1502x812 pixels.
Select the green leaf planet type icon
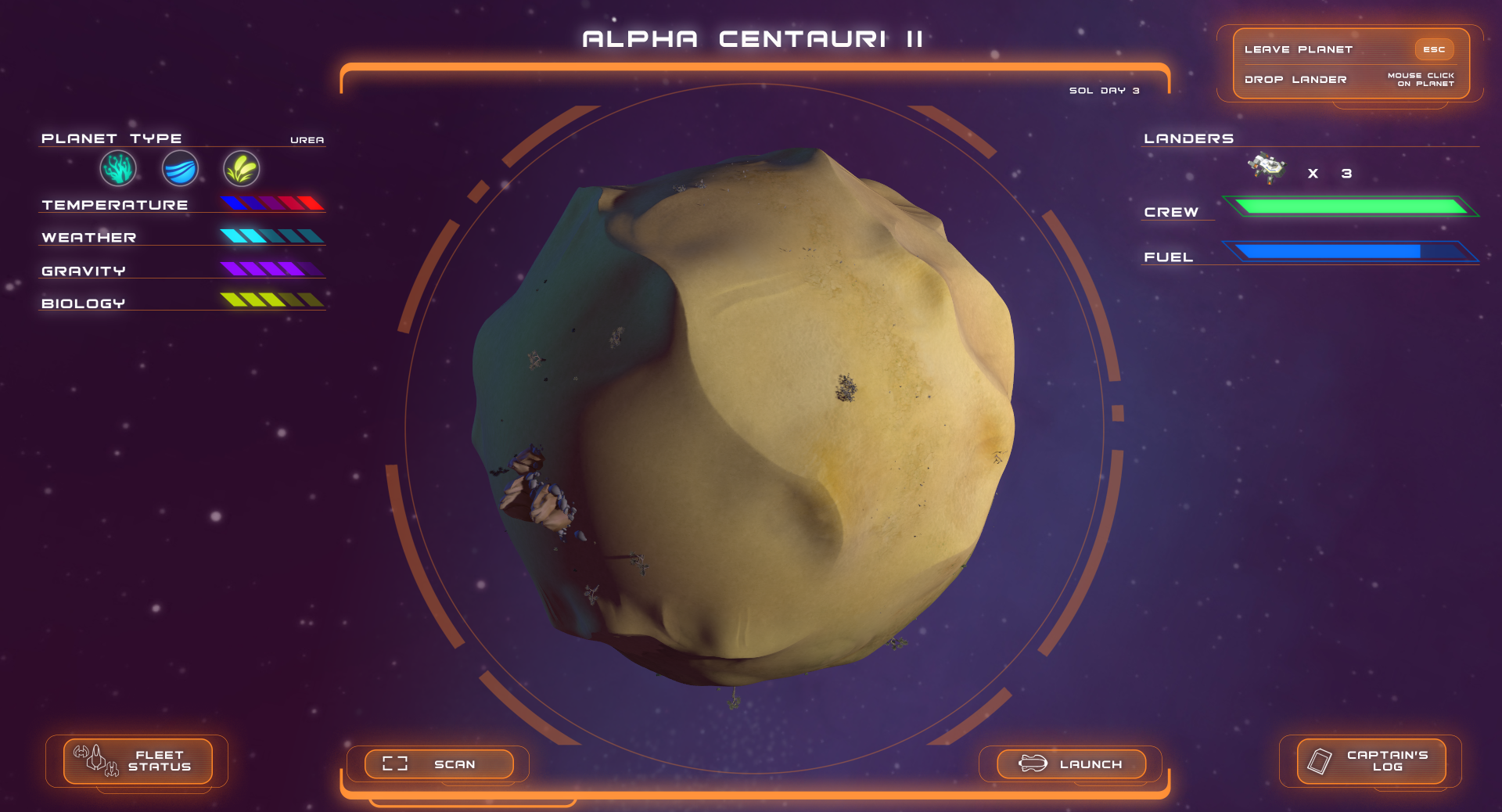click(x=241, y=168)
